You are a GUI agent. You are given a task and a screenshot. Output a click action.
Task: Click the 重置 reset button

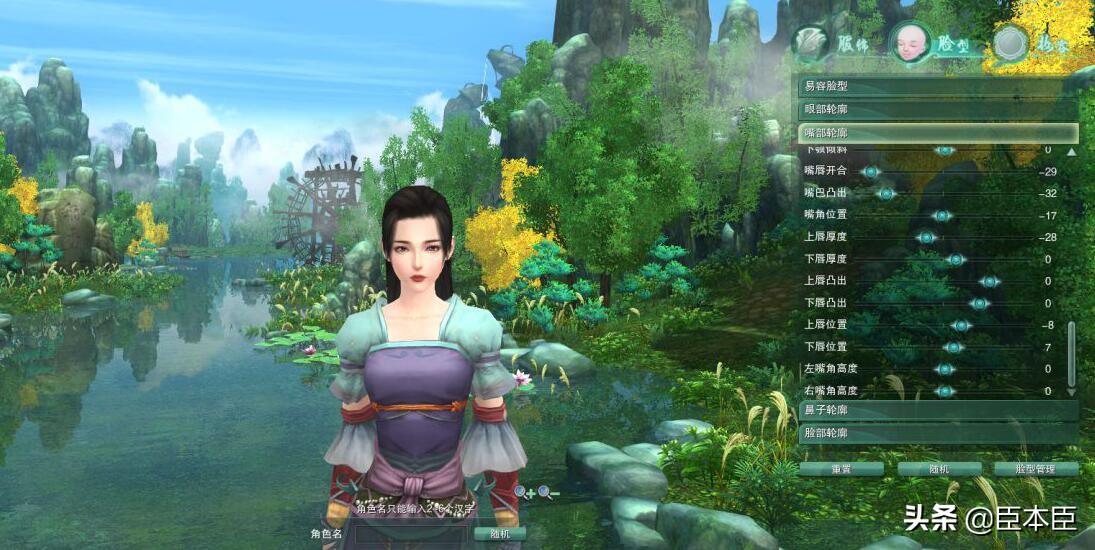pyautogui.click(x=841, y=468)
